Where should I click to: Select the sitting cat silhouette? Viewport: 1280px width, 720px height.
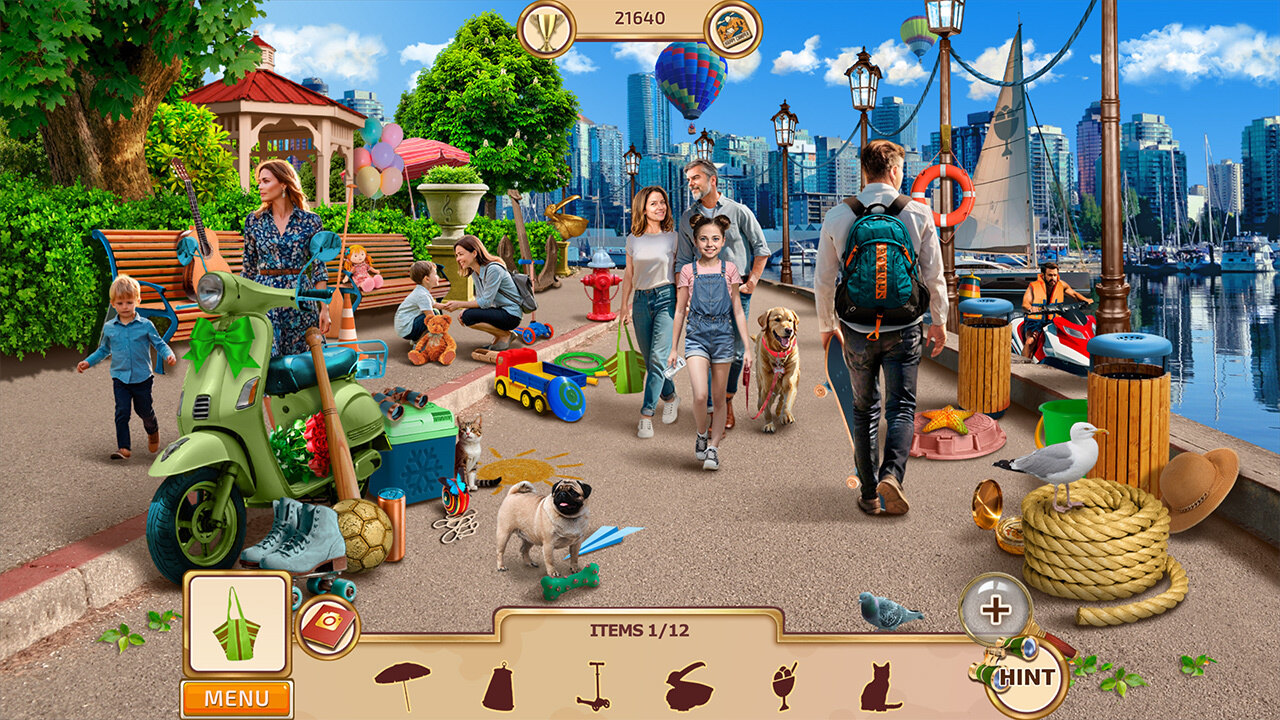[x=880, y=686]
